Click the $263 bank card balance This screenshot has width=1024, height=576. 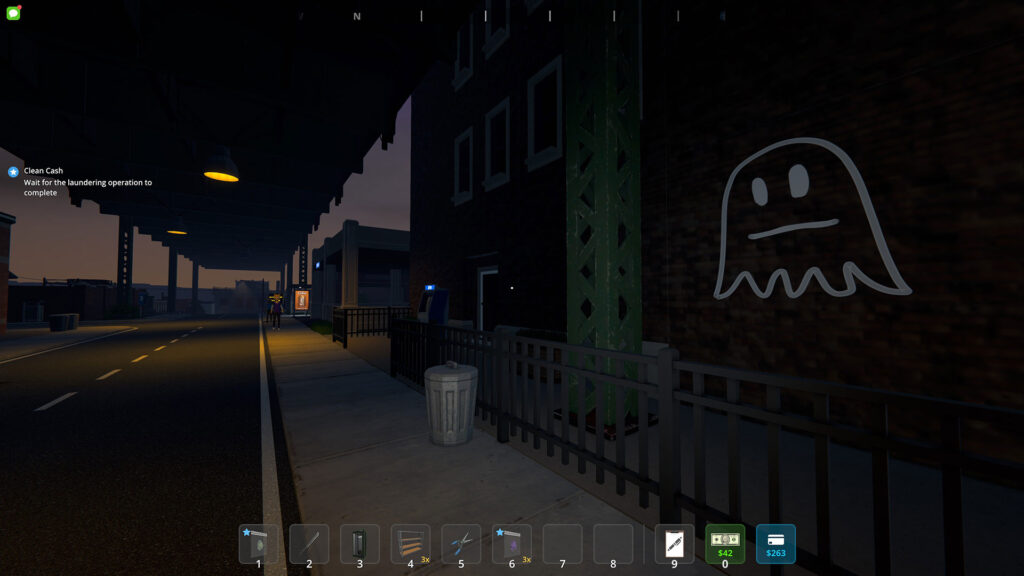pos(776,544)
